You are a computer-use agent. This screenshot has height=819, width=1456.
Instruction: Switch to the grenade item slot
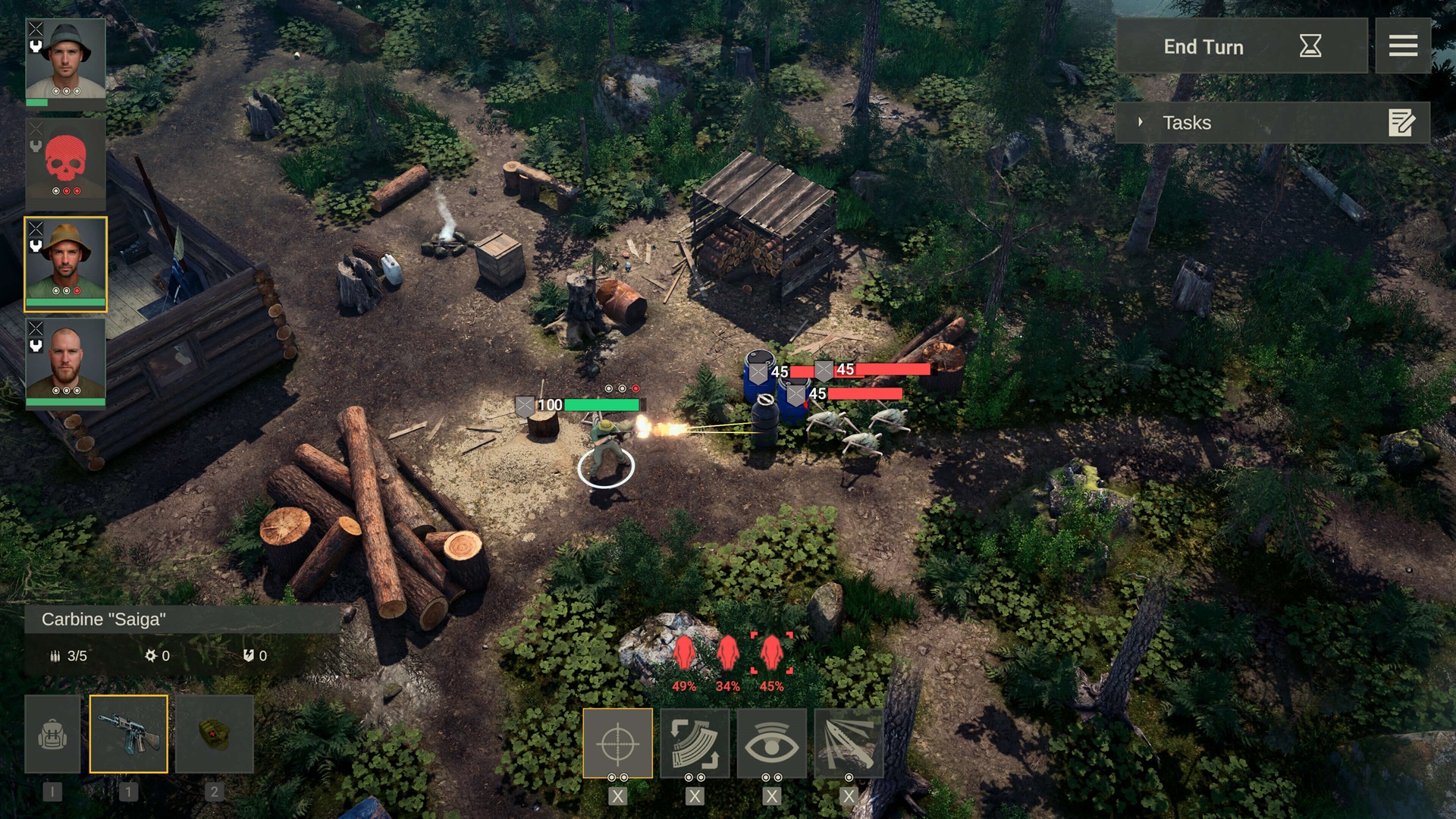[x=214, y=734]
